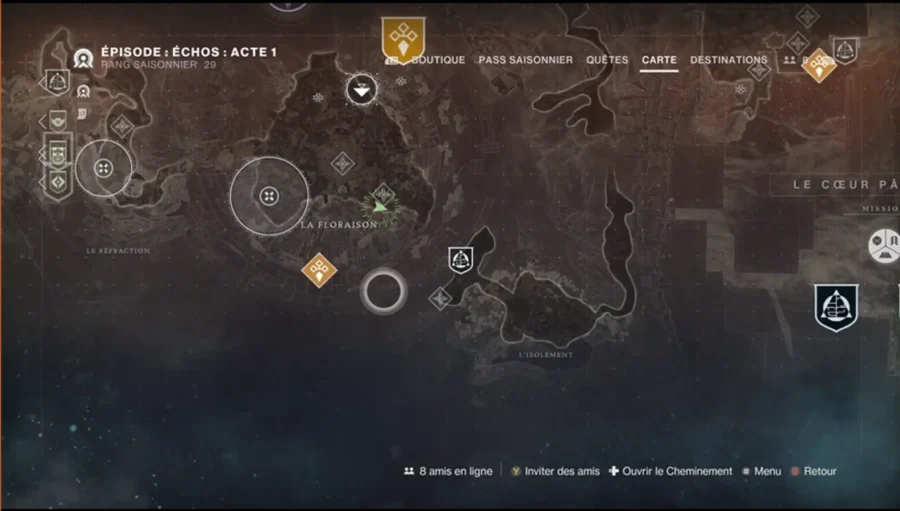Open the Boutique tab
This screenshot has height=511, width=900.
pos(437,60)
